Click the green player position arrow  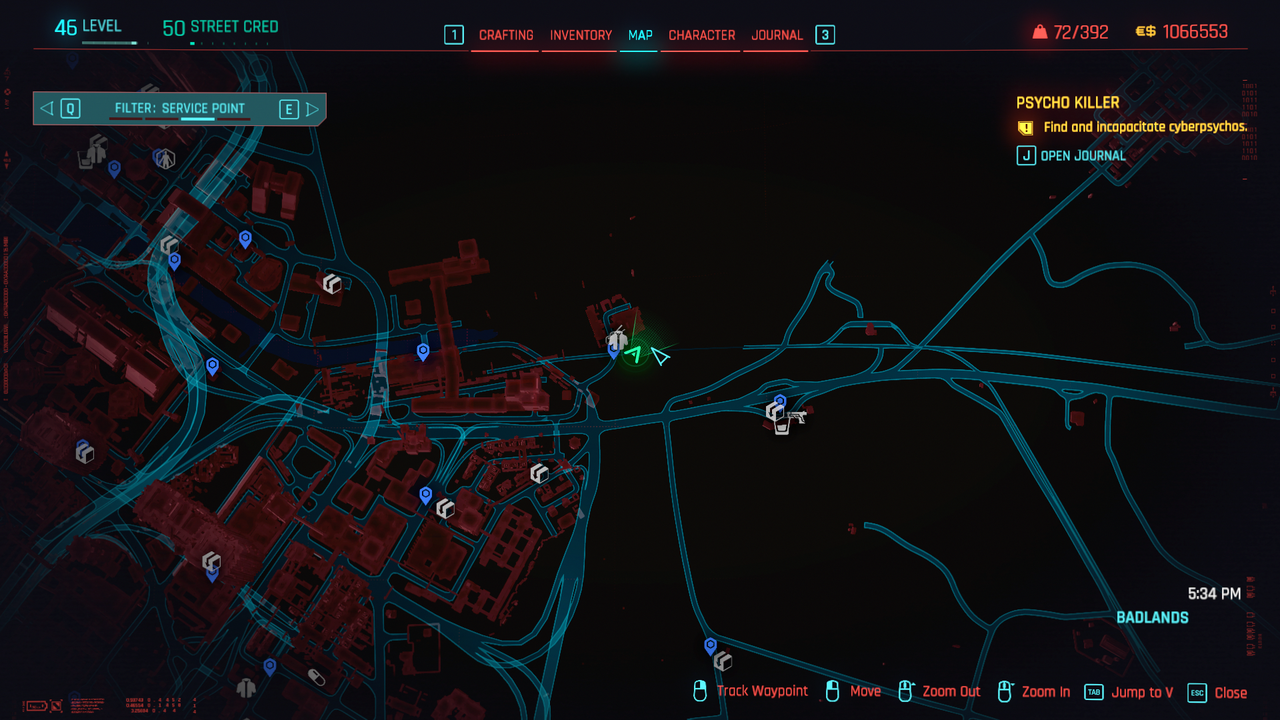pyautogui.click(x=633, y=352)
